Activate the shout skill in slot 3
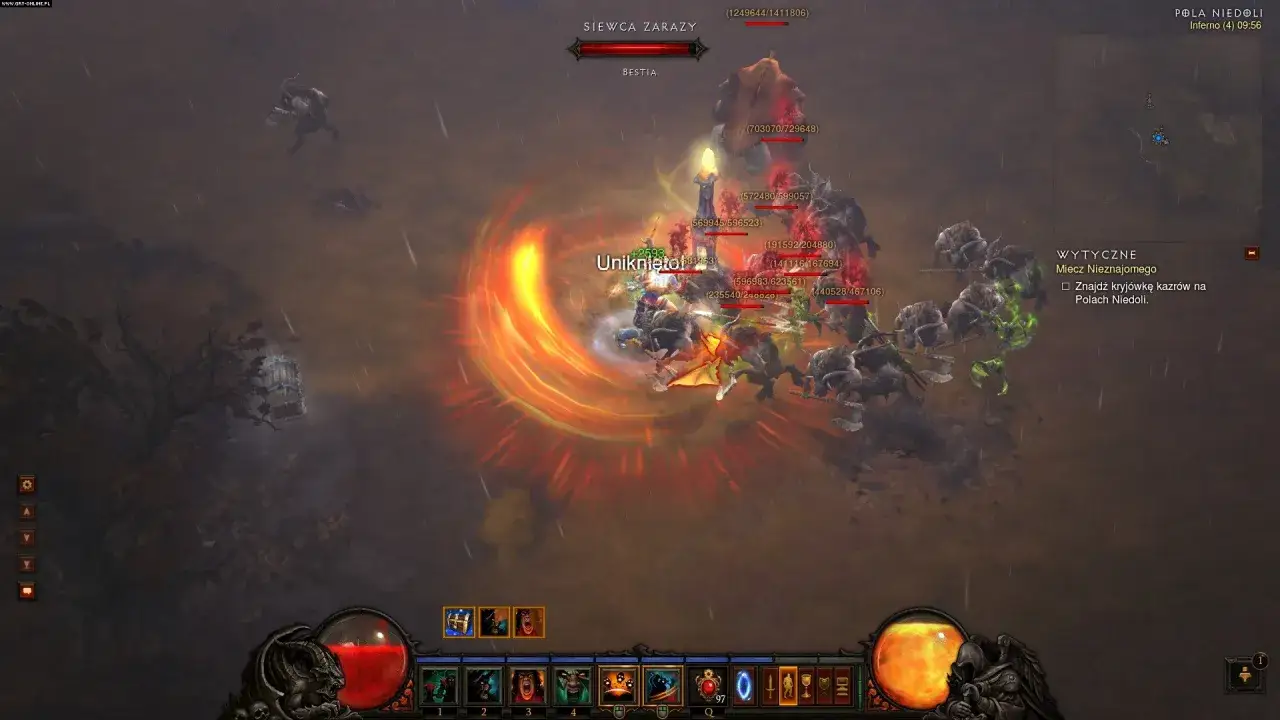The width and height of the screenshot is (1280, 720). tap(528, 684)
